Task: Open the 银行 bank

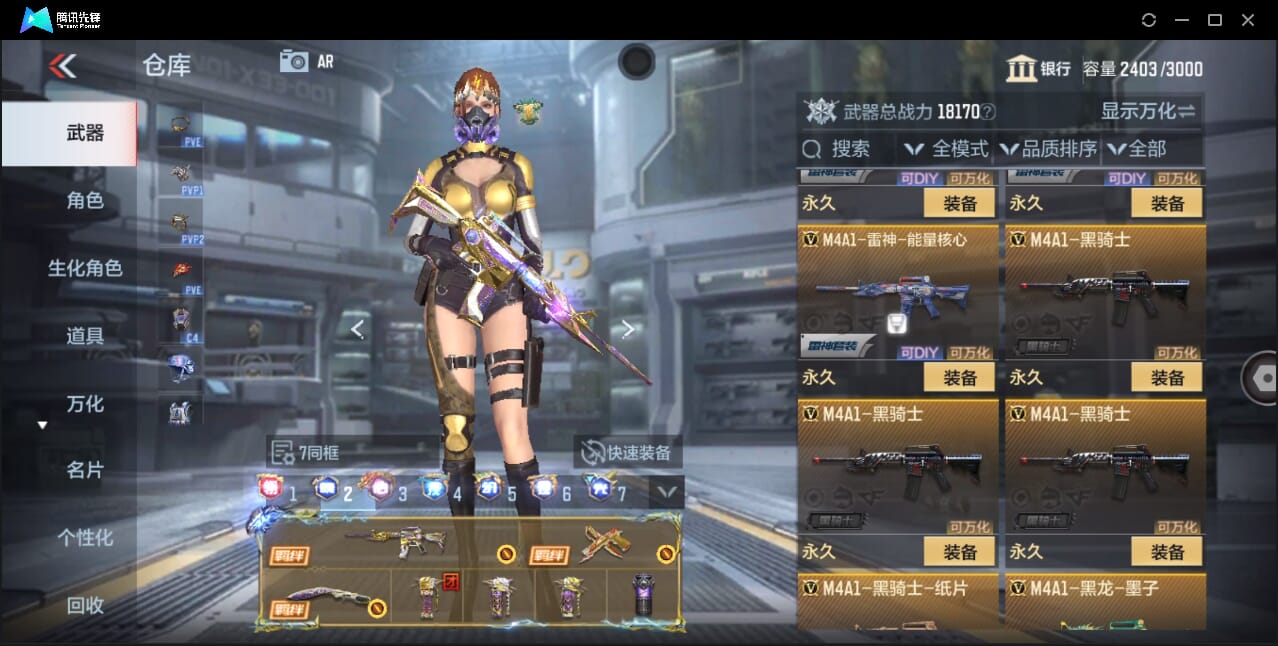Action: [1038, 69]
